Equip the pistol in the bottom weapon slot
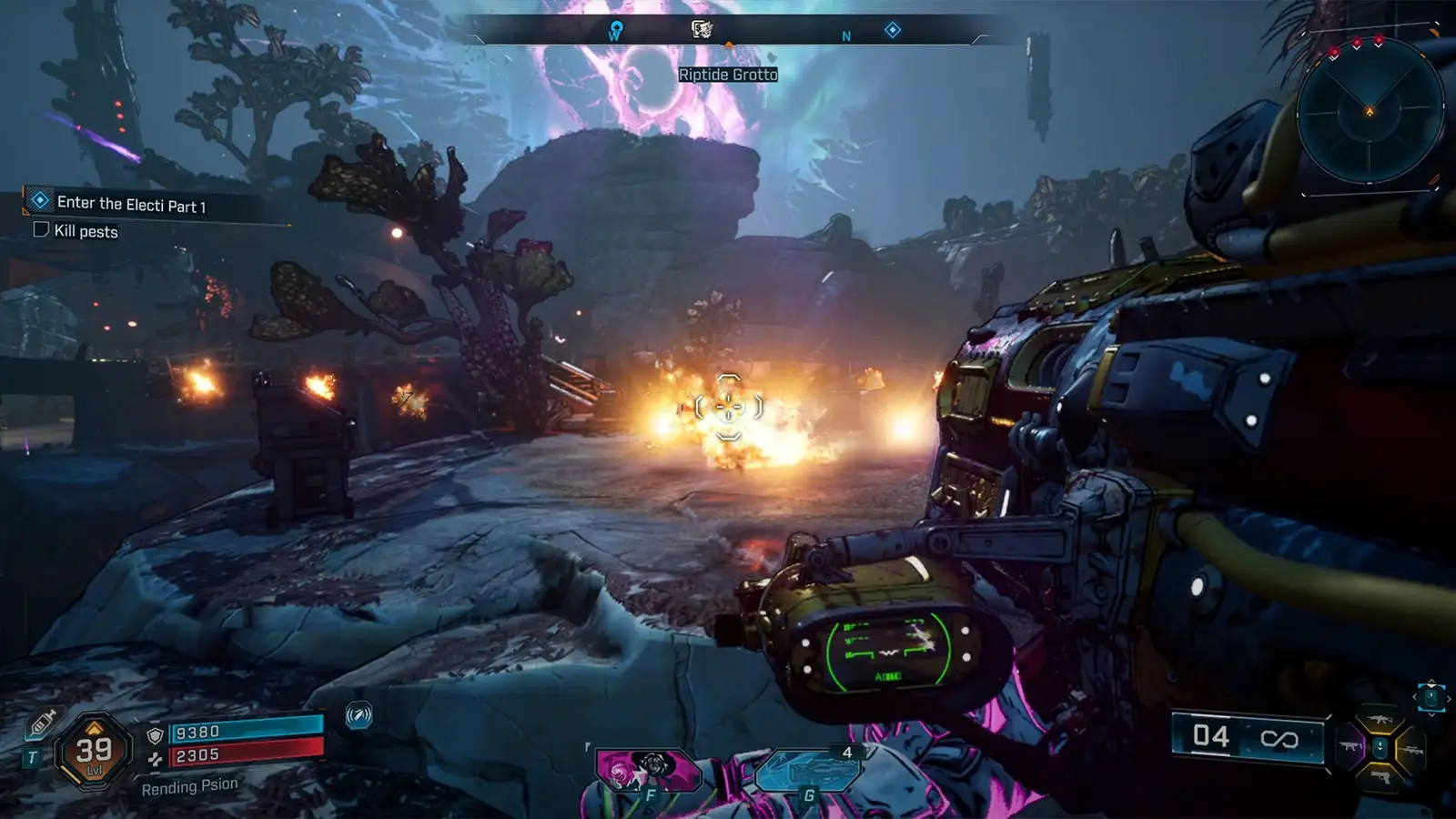Viewport: 1456px width, 819px height. pos(1380,778)
